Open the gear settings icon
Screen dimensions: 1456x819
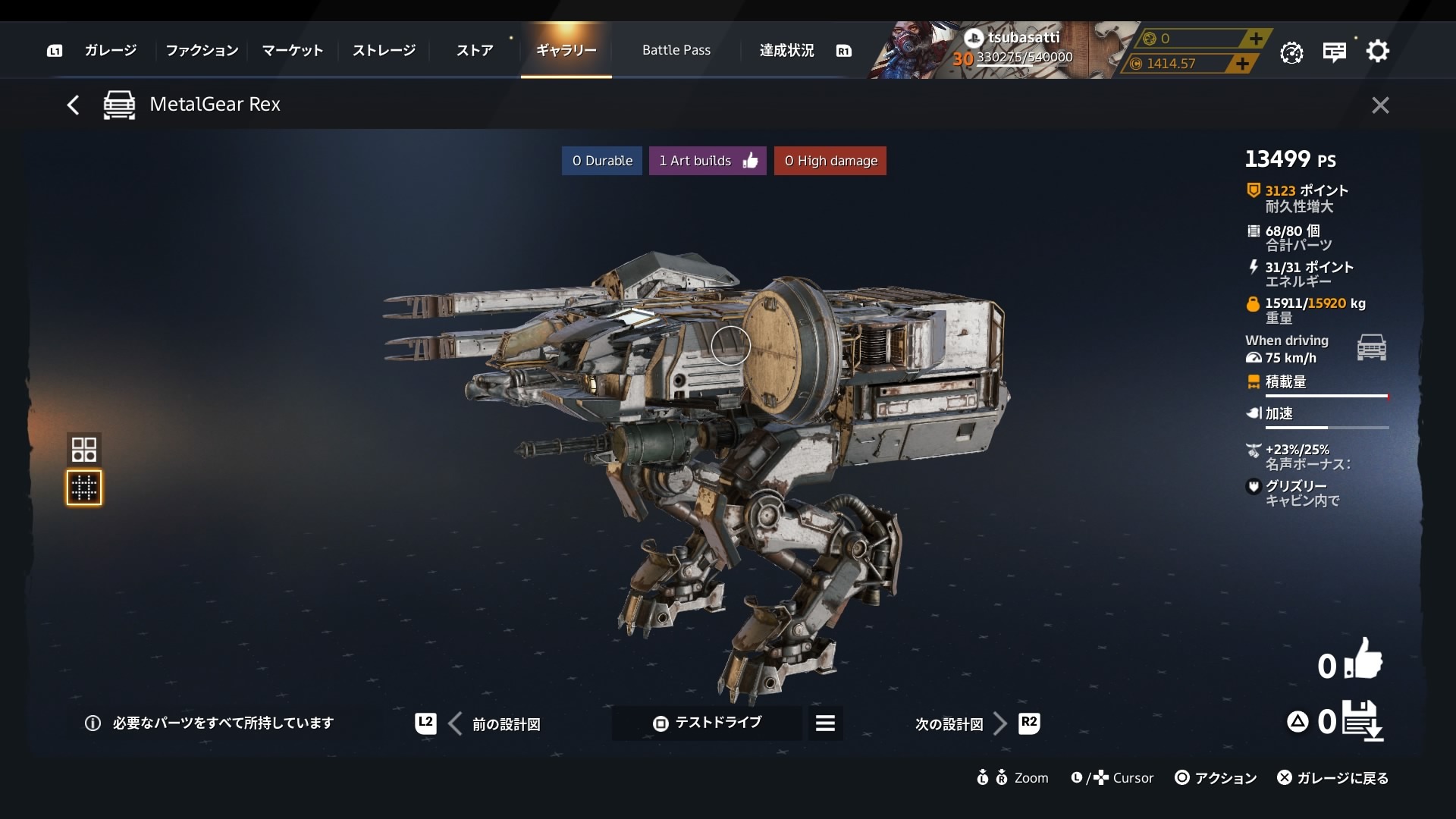(1377, 52)
